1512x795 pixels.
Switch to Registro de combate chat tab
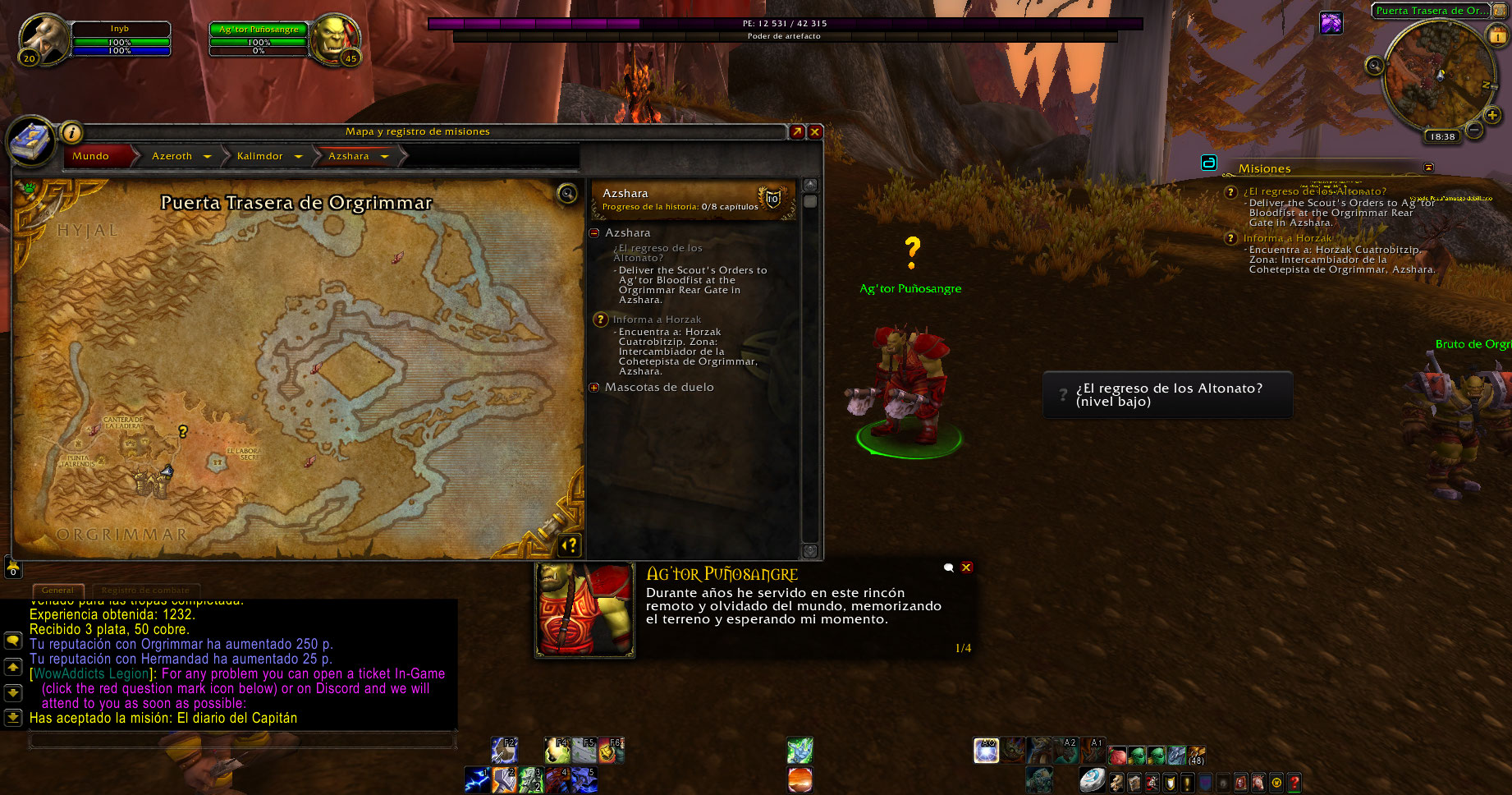pyautogui.click(x=145, y=590)
